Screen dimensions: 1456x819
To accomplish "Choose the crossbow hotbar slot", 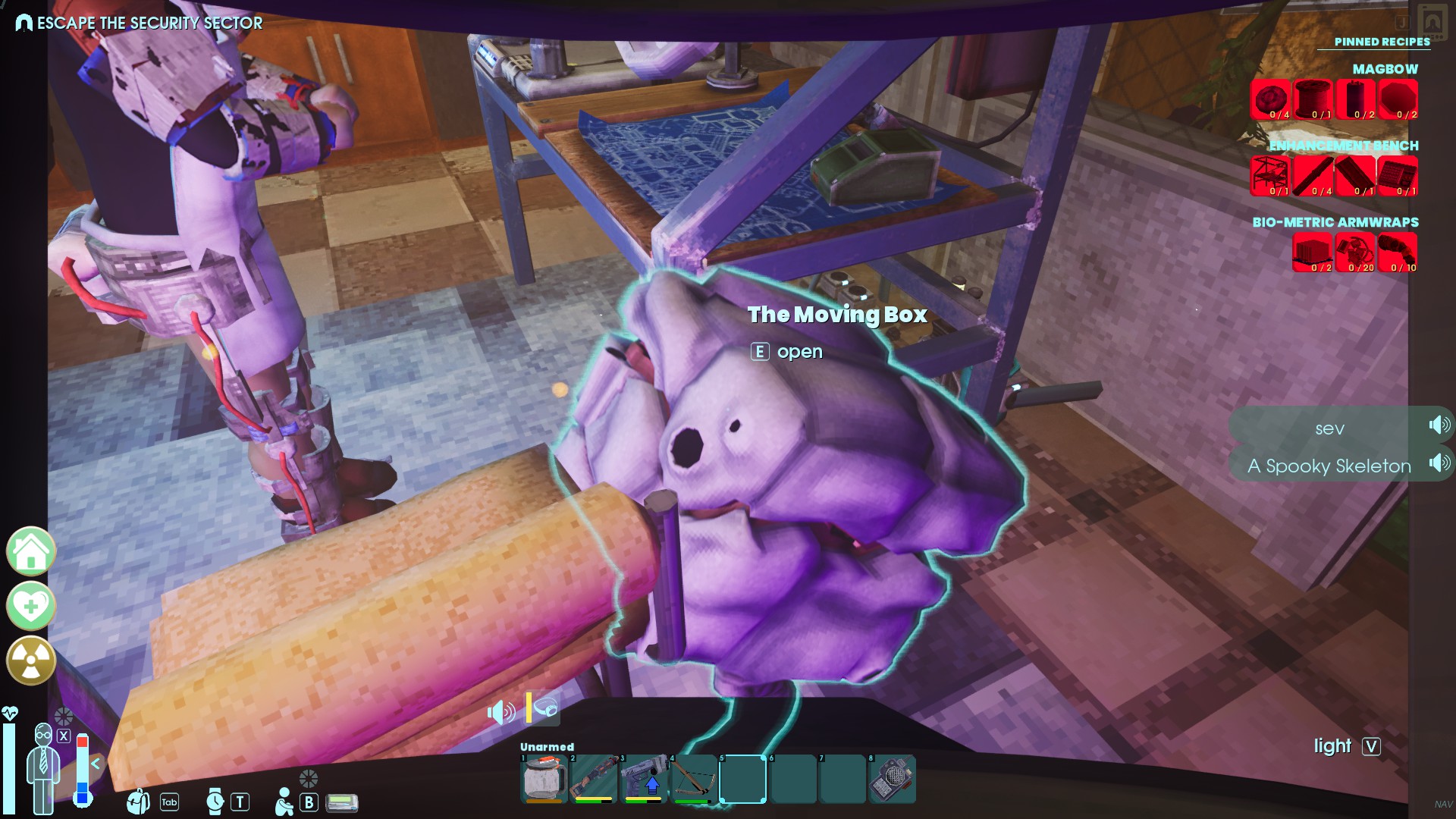I will 694,778.
